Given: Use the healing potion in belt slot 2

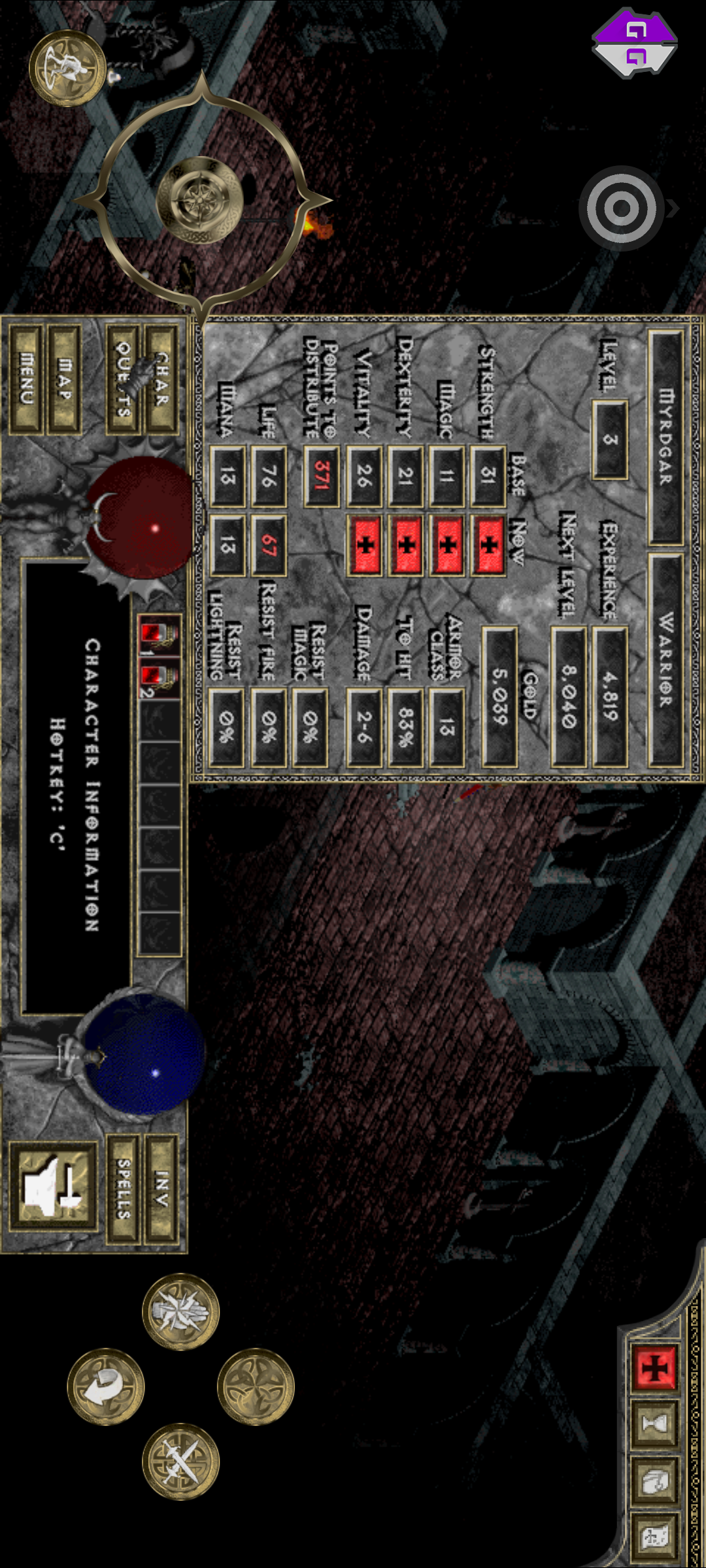Looking at the screenshot, I should pos(158,679).
